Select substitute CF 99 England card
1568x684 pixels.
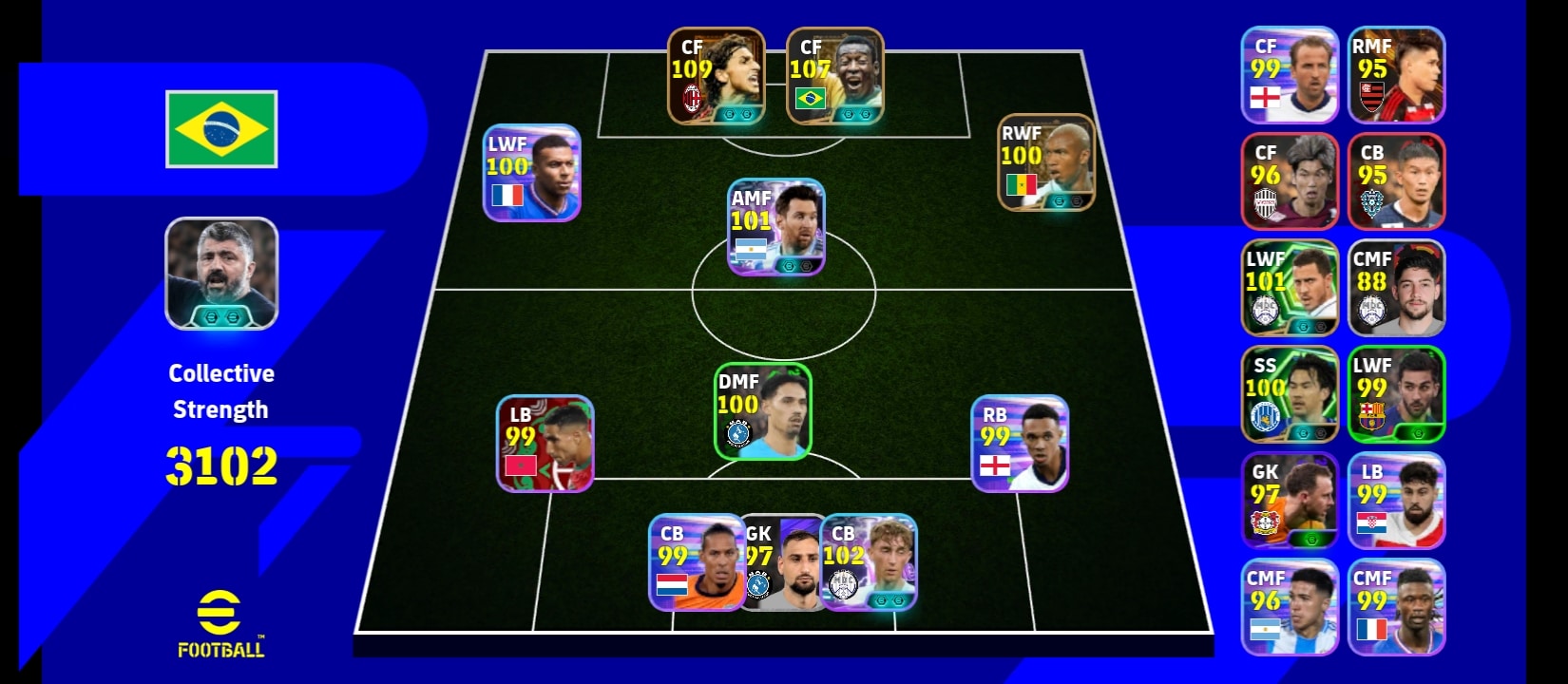[x=1290, y=75]
